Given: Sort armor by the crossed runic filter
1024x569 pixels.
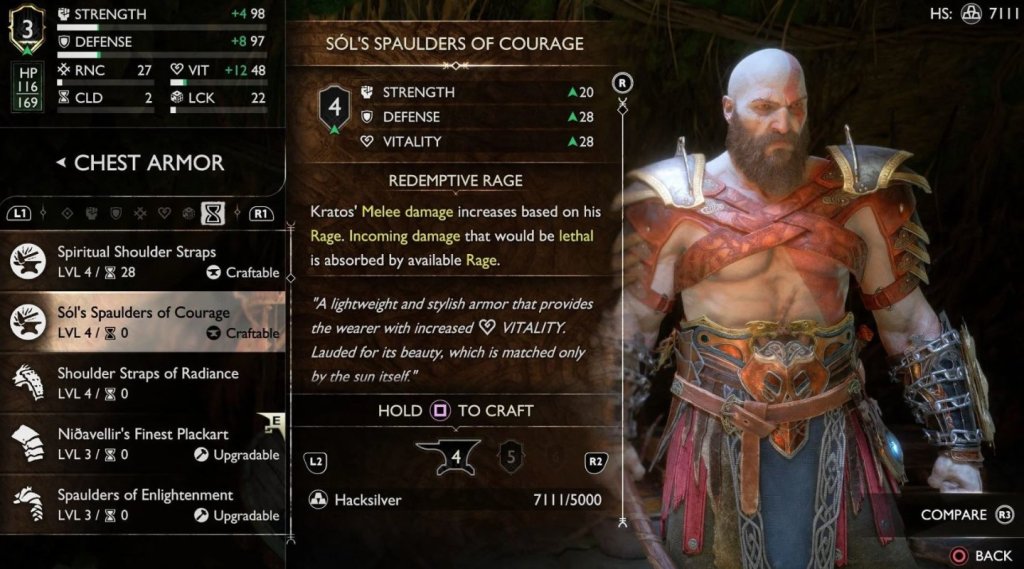Looking at the screenshot, I should (x=141, y=212).
